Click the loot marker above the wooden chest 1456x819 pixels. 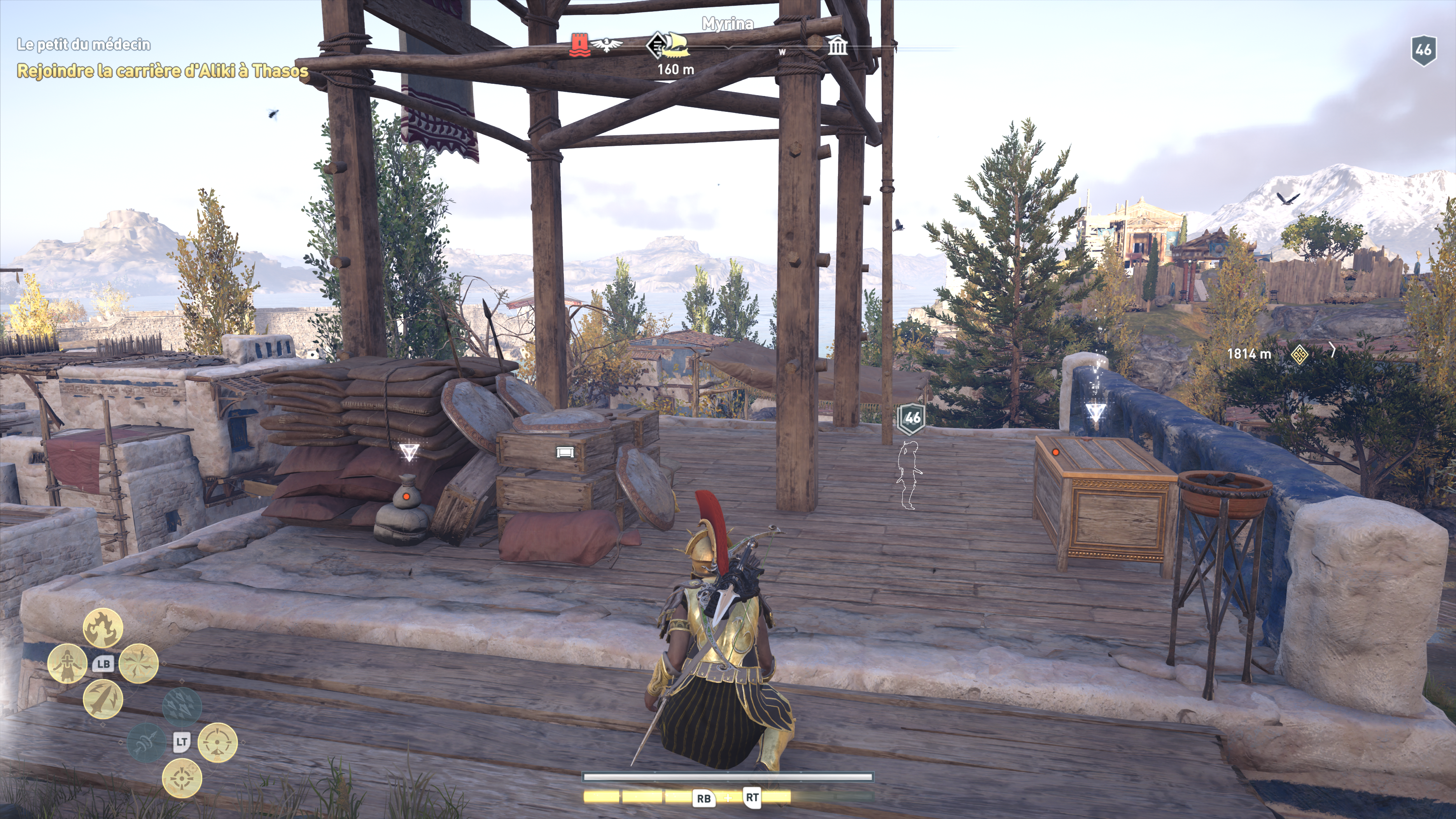coord(1096,411)
